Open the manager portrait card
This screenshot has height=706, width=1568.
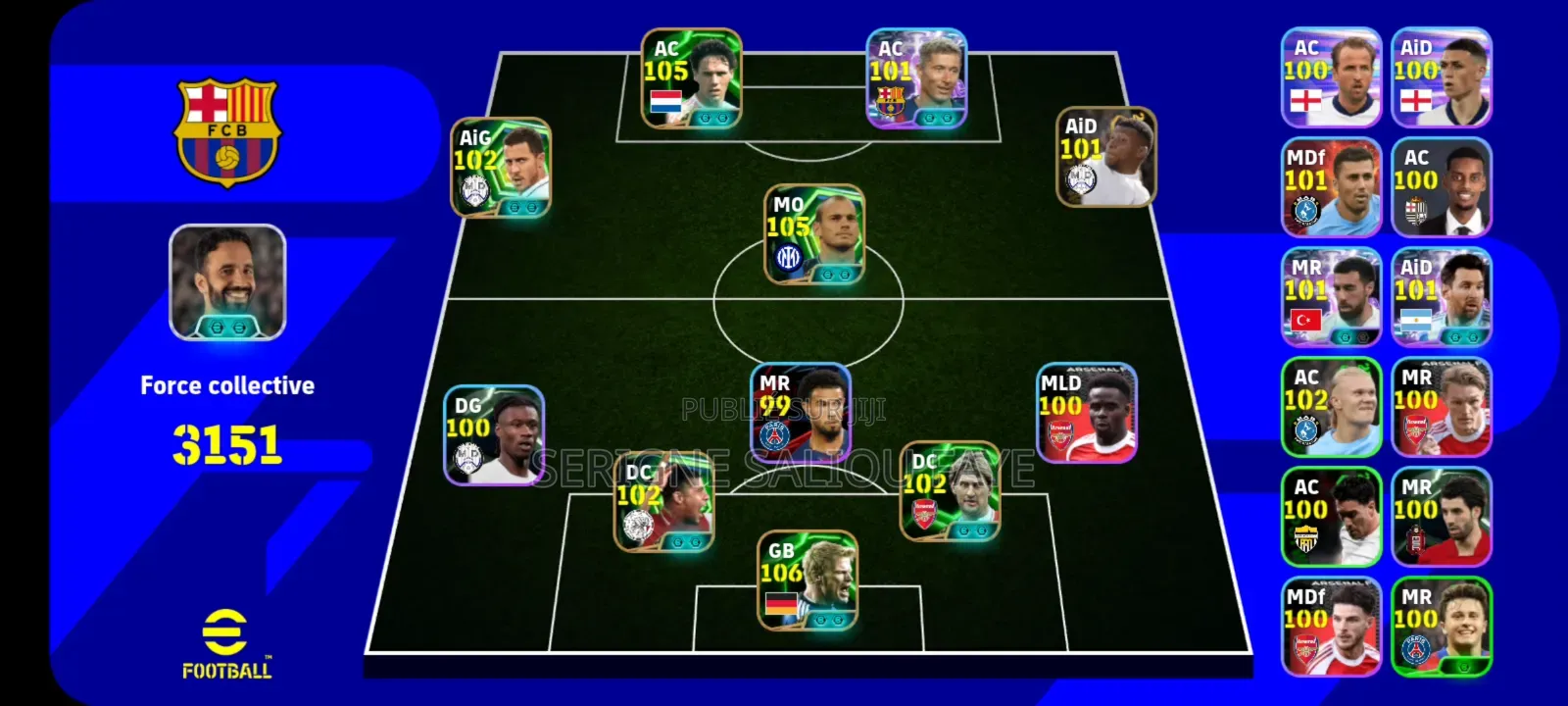[x=227, y=282]
